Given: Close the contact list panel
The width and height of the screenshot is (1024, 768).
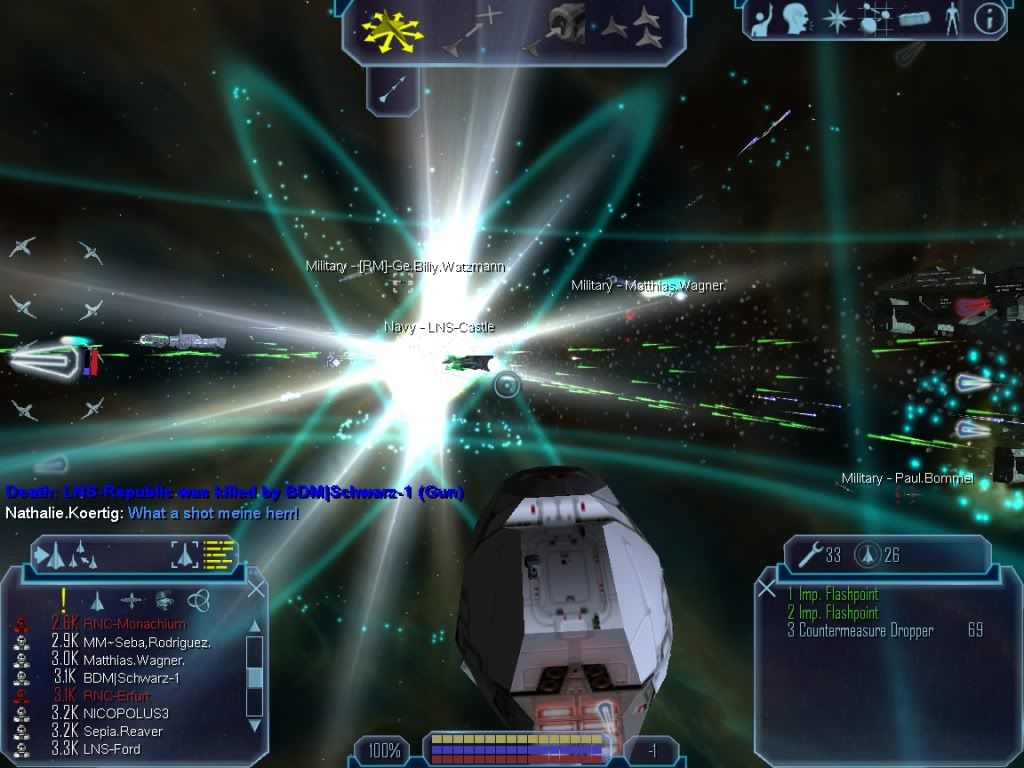Looking at the screenshot, I should [x=256, y=589].
